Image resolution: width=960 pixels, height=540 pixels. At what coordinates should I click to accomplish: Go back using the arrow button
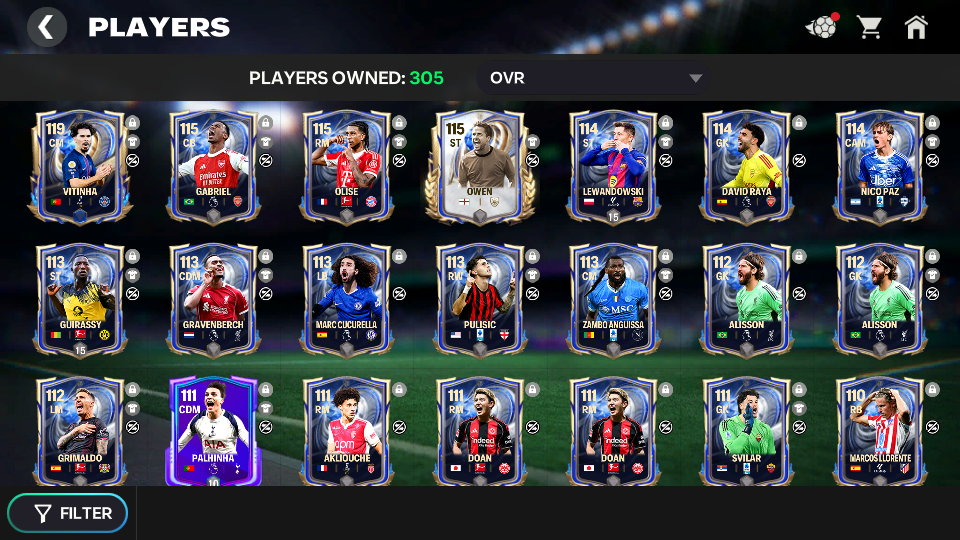(46, 27)
